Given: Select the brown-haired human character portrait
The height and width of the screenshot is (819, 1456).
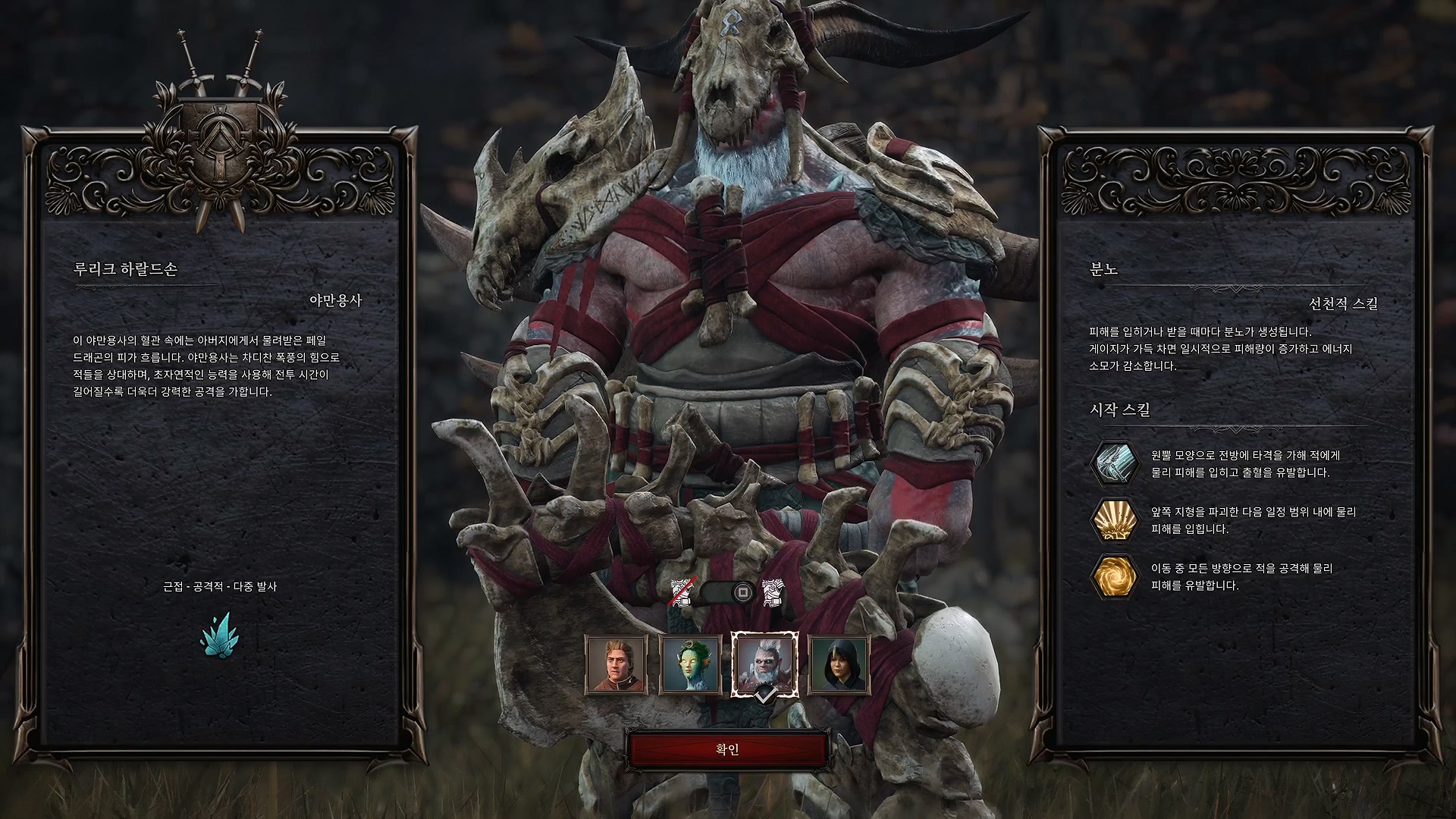Looking at the screenshot, I should pos(616,665).
